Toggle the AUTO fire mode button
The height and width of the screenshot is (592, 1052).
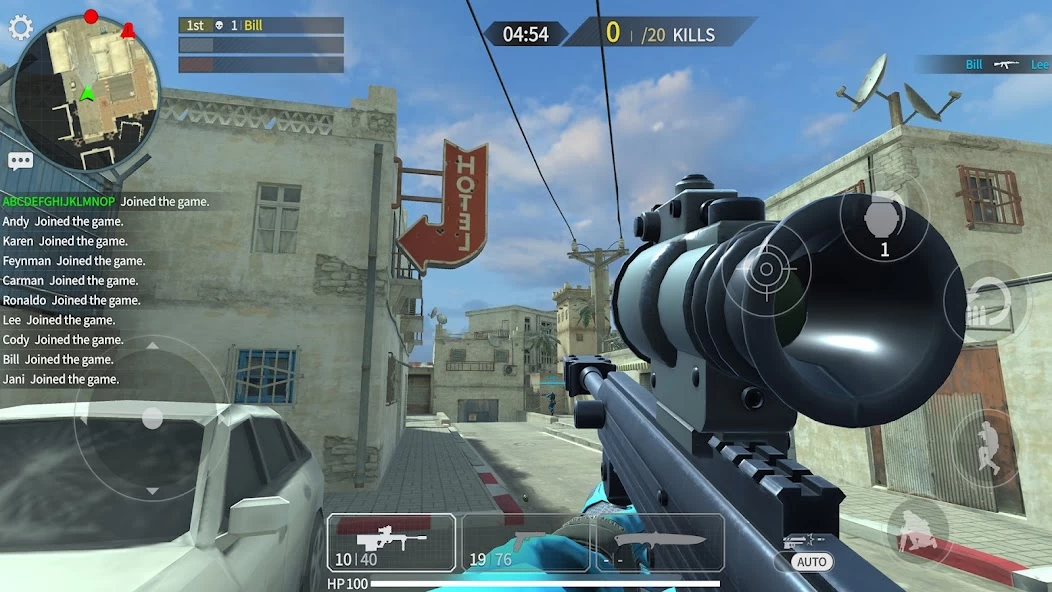point(811,562)
